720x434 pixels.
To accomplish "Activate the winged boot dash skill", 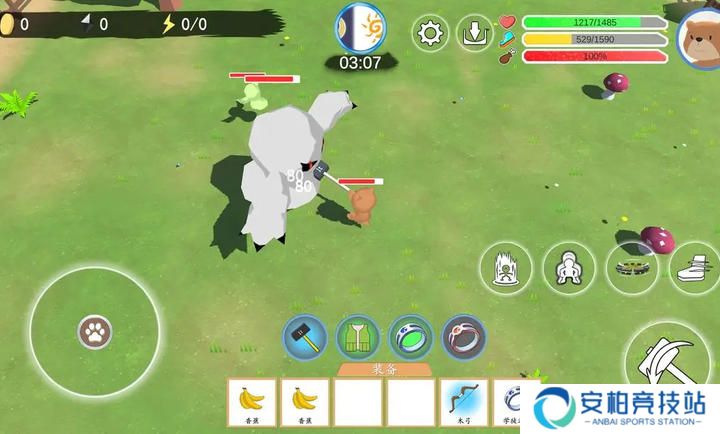I will (x=694, y=268).
